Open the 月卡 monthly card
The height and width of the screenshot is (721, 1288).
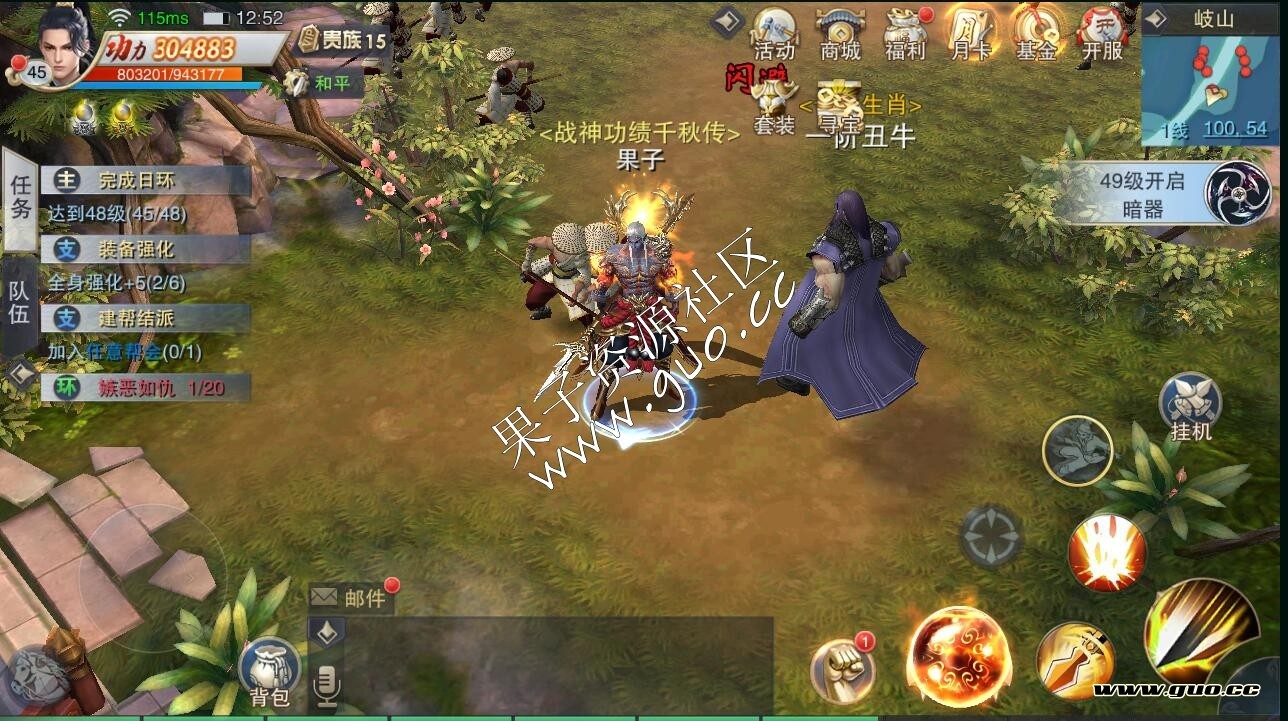970,32
